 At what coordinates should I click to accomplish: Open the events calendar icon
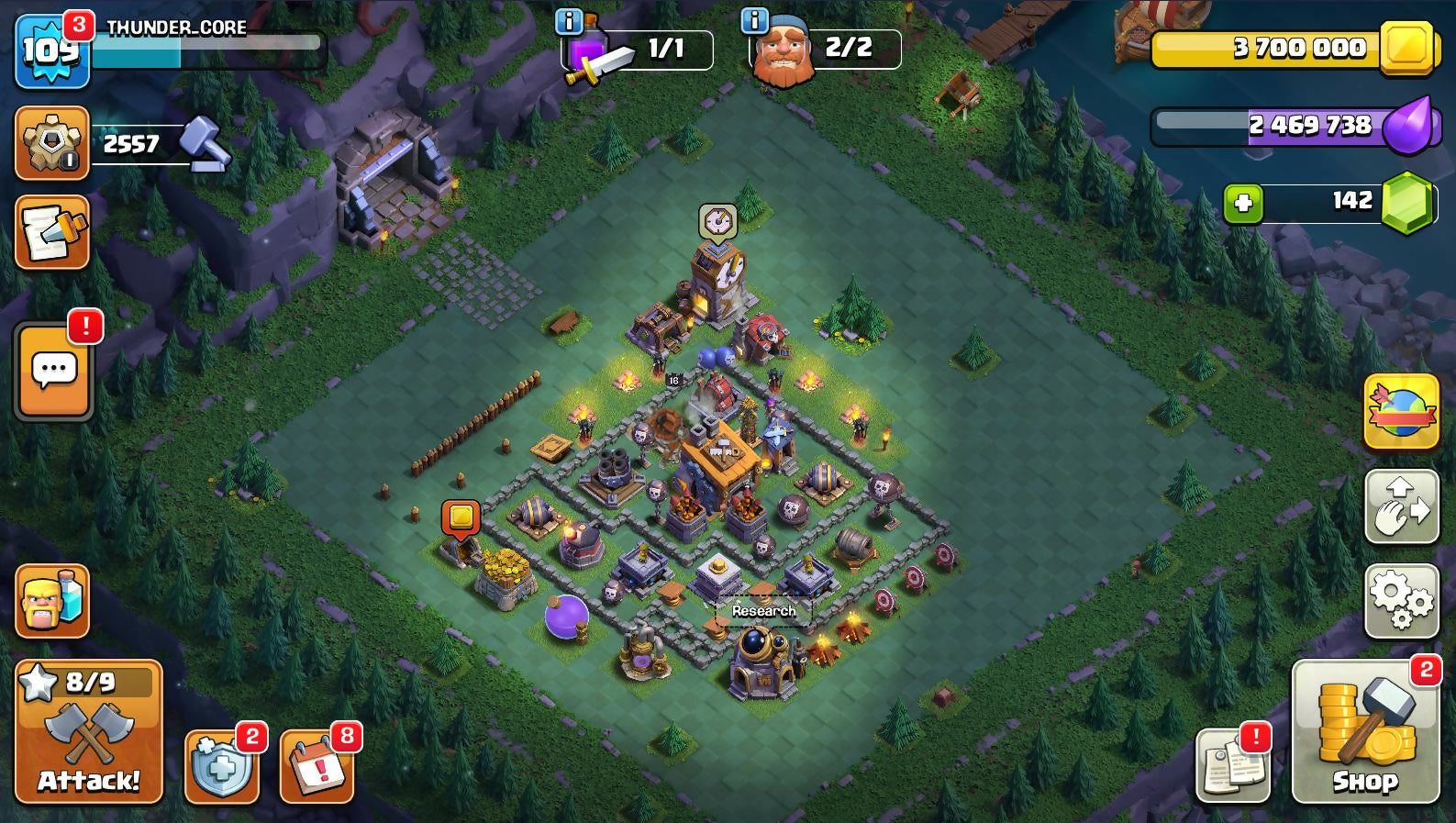[317, 766]
